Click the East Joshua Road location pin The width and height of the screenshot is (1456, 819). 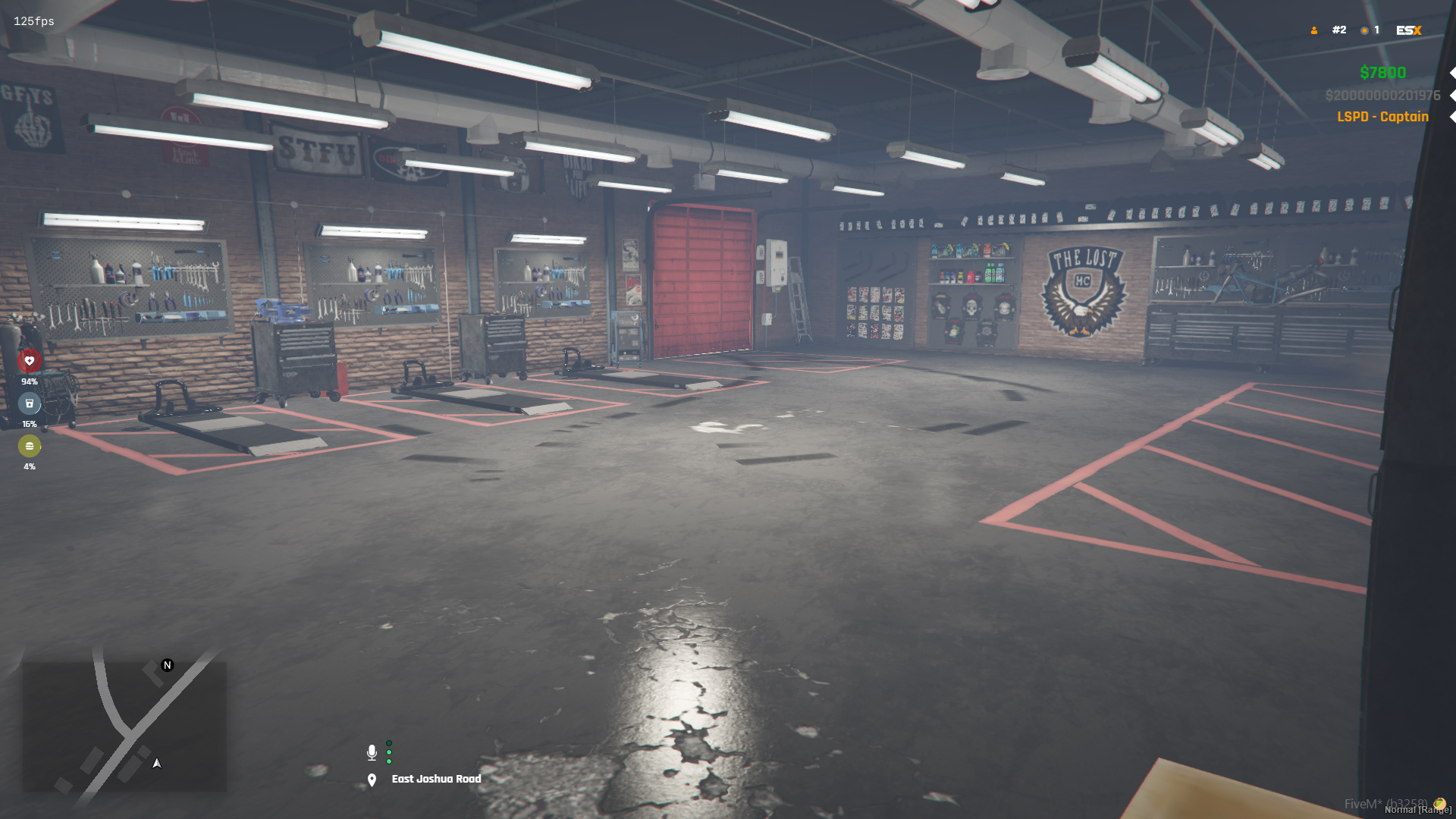pos(372,780)
